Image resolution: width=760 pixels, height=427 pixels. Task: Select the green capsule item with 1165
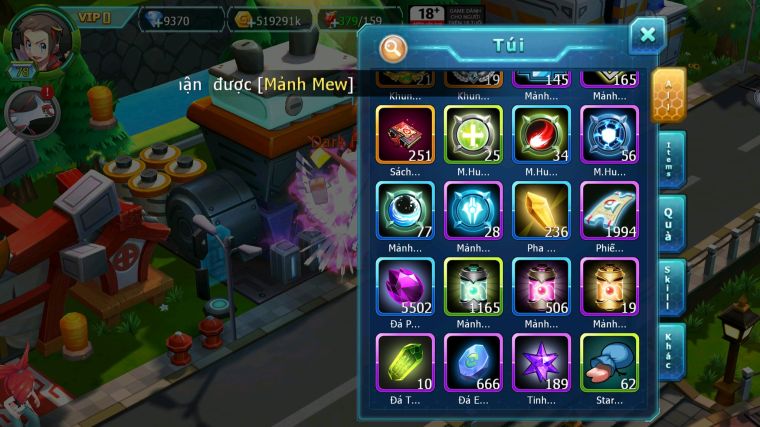(x=473, y=286)
